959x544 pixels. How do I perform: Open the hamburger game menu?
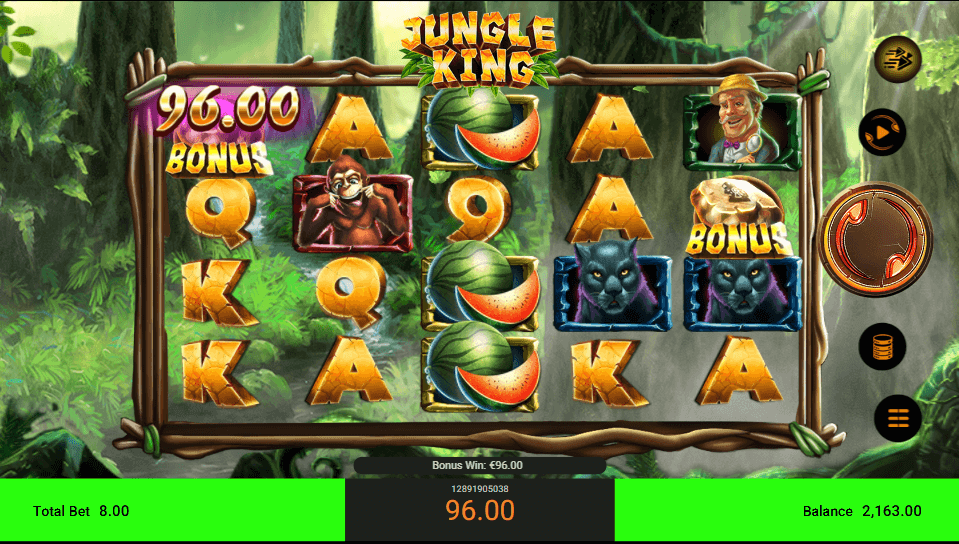(x=897, y=418)
